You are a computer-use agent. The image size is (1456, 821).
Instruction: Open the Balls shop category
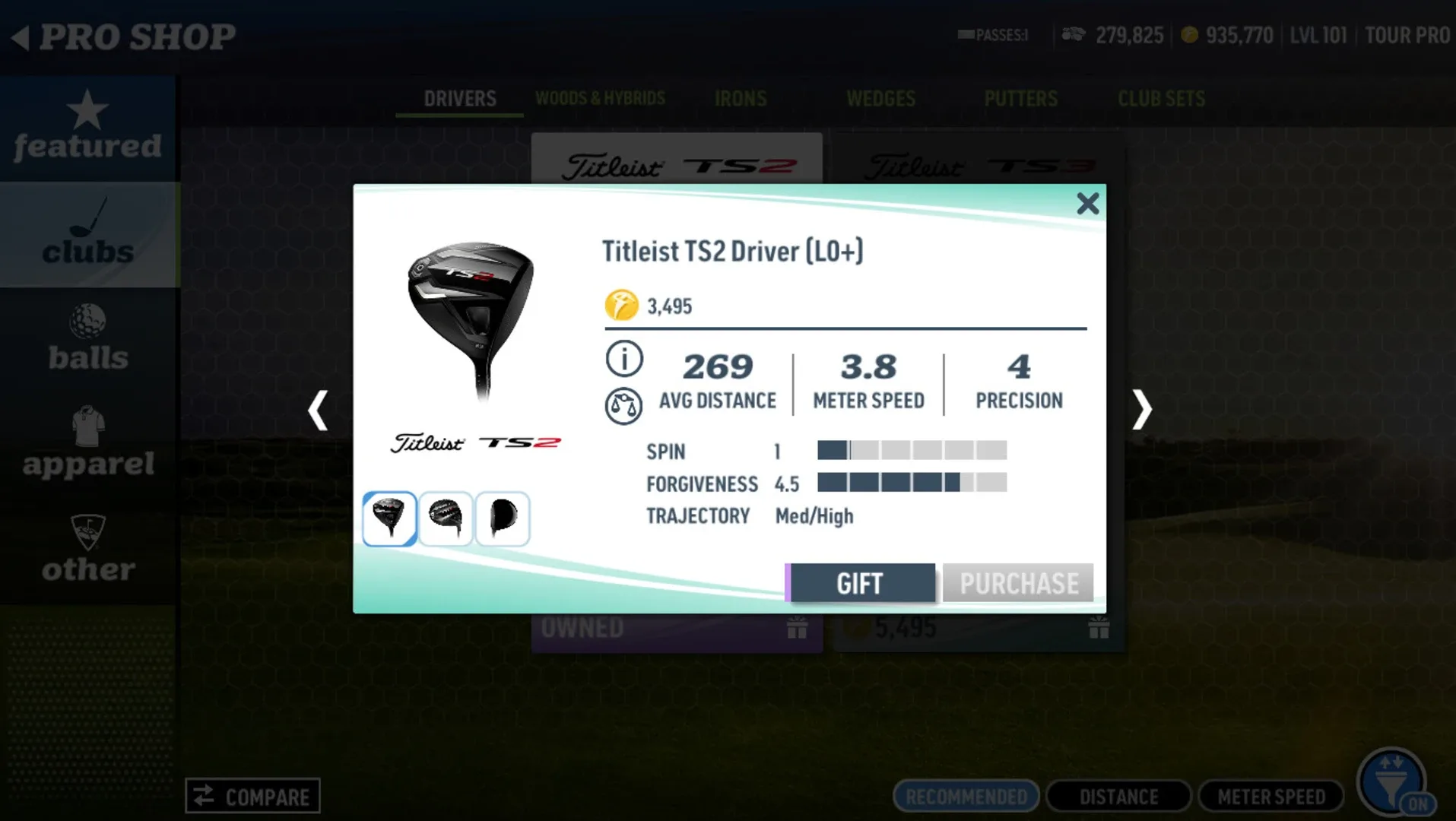point(87,339)
